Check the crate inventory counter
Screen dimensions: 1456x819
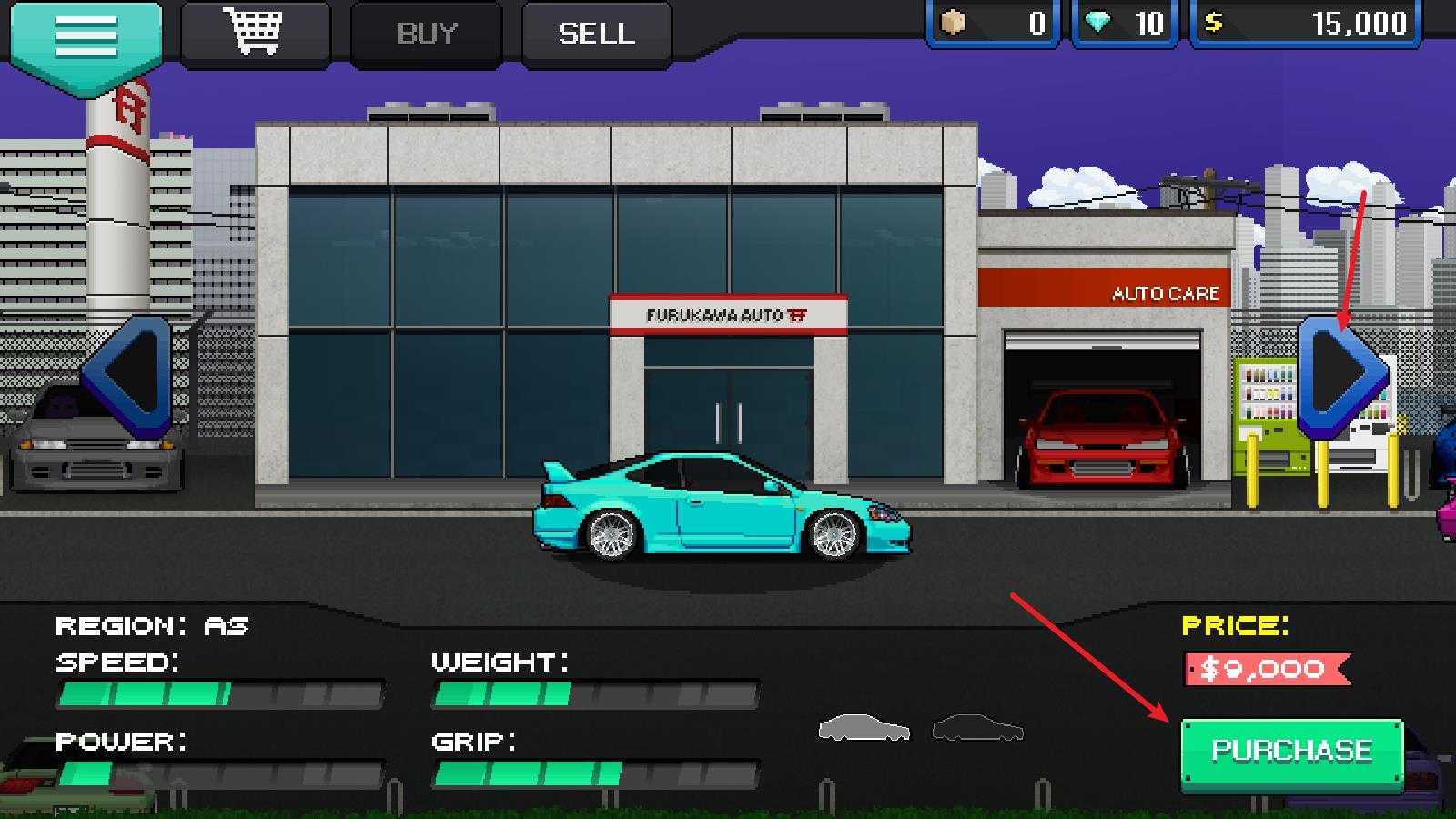[x=953, y=24]
